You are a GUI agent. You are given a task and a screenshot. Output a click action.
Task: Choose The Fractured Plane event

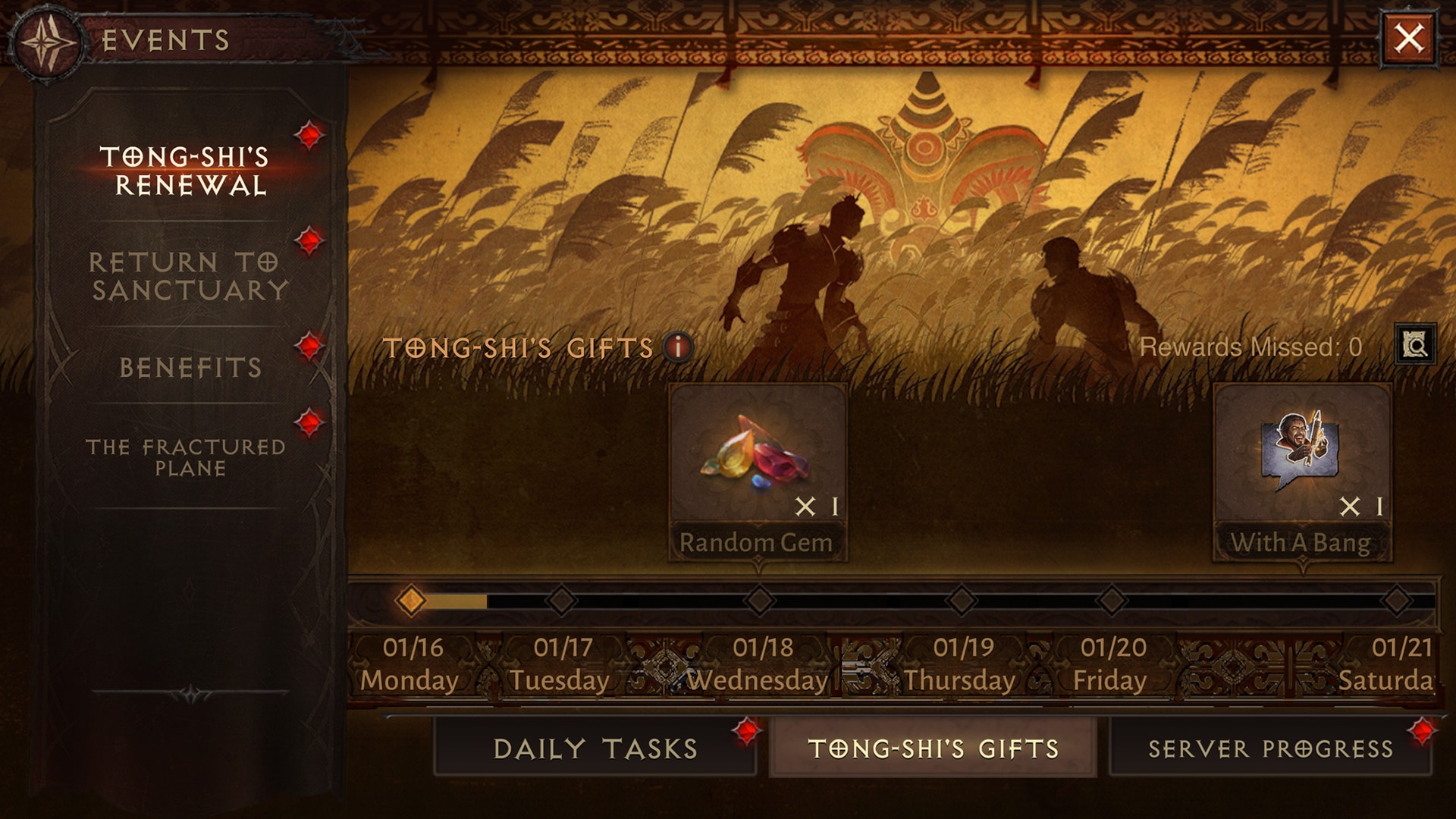click(187, 457)
